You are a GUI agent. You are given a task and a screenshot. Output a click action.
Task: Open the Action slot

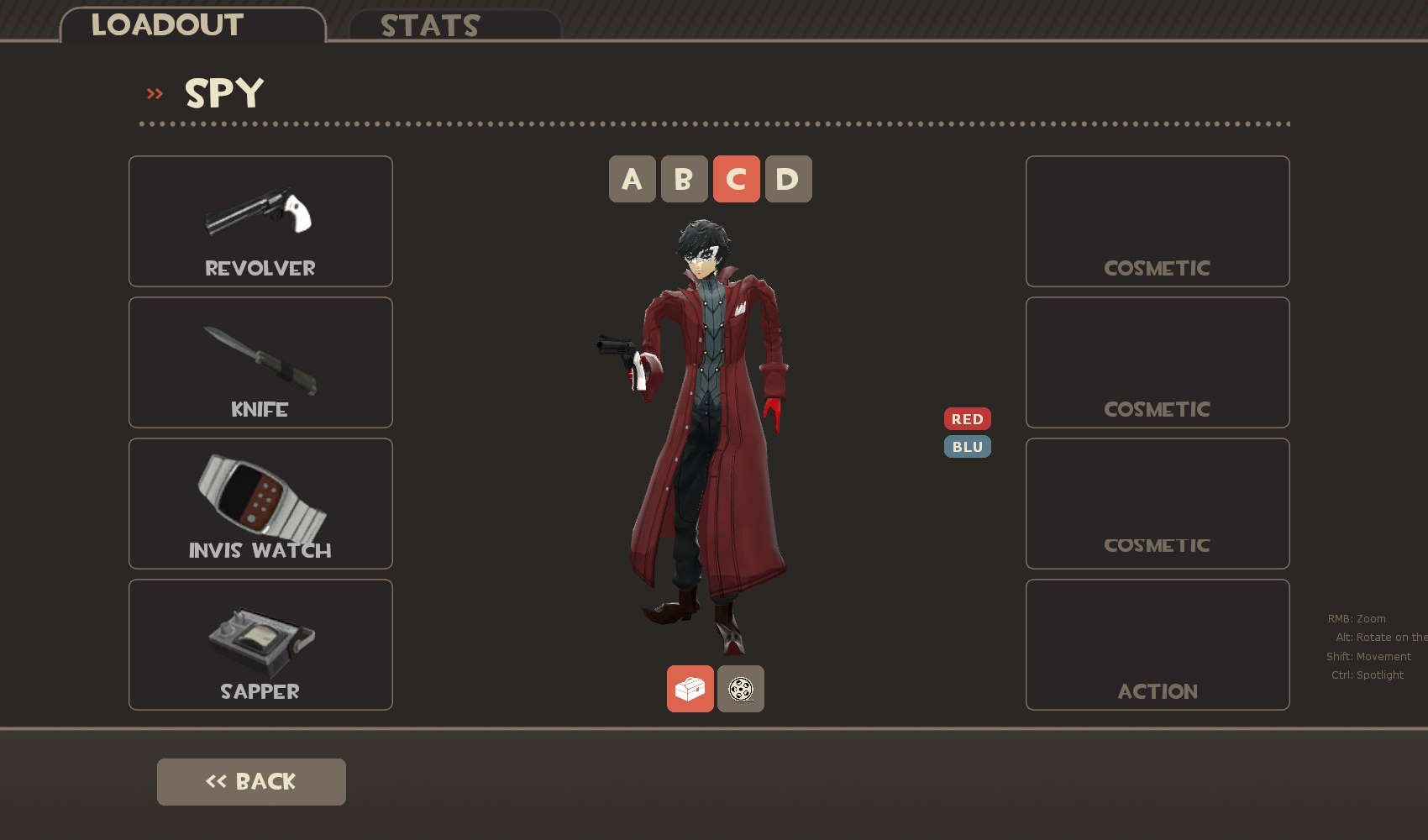point(1157,644)
